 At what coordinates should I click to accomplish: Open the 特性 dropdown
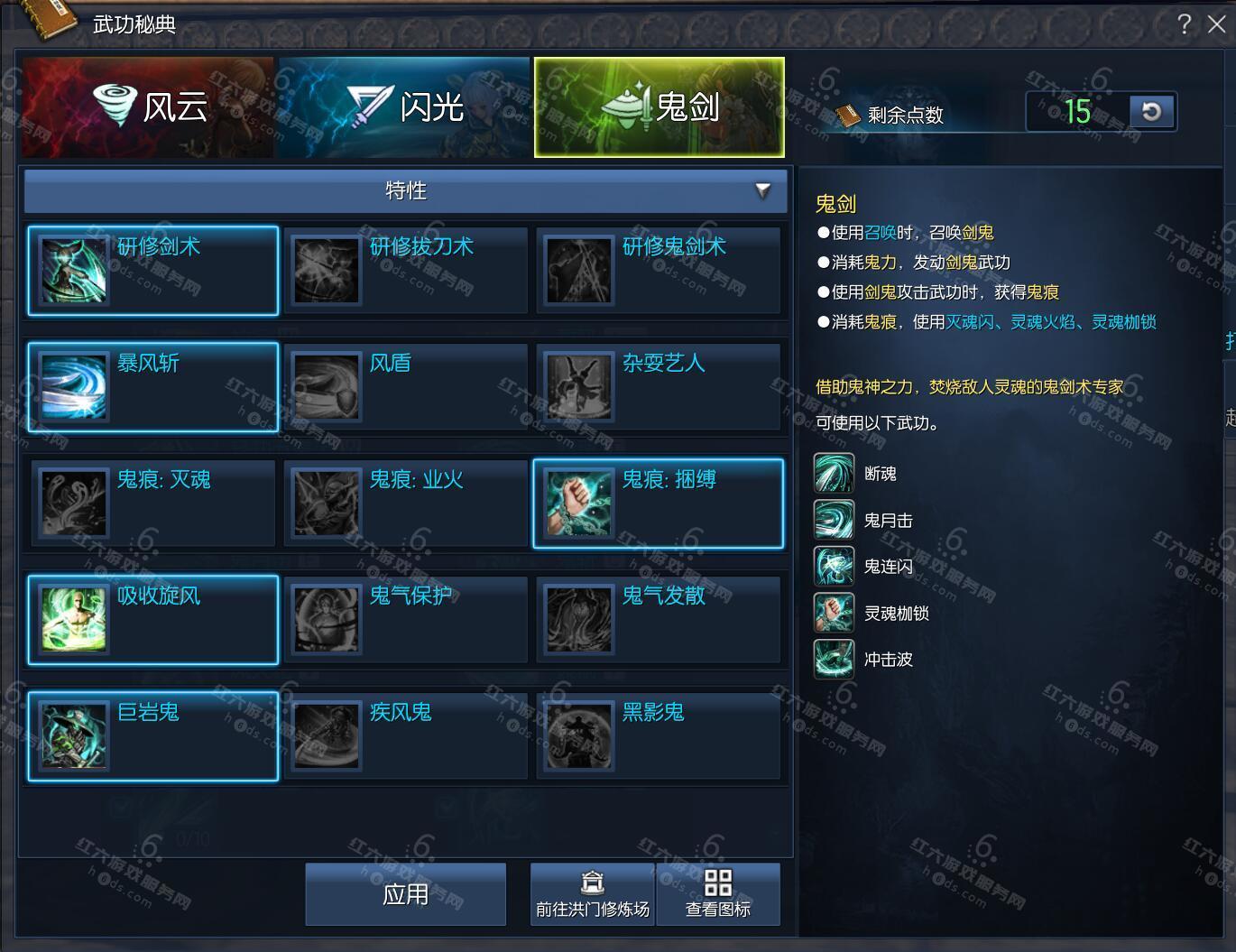coord(406,190)
